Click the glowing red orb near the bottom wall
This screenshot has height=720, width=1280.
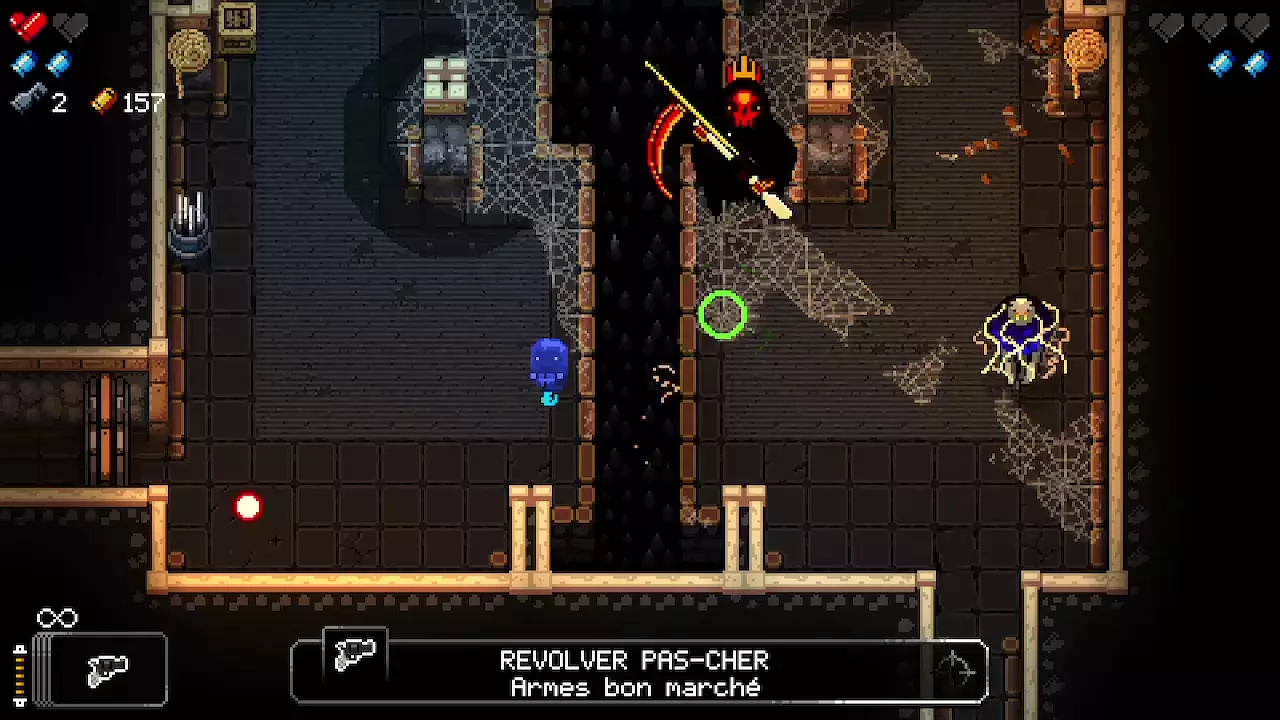(248, 507)
